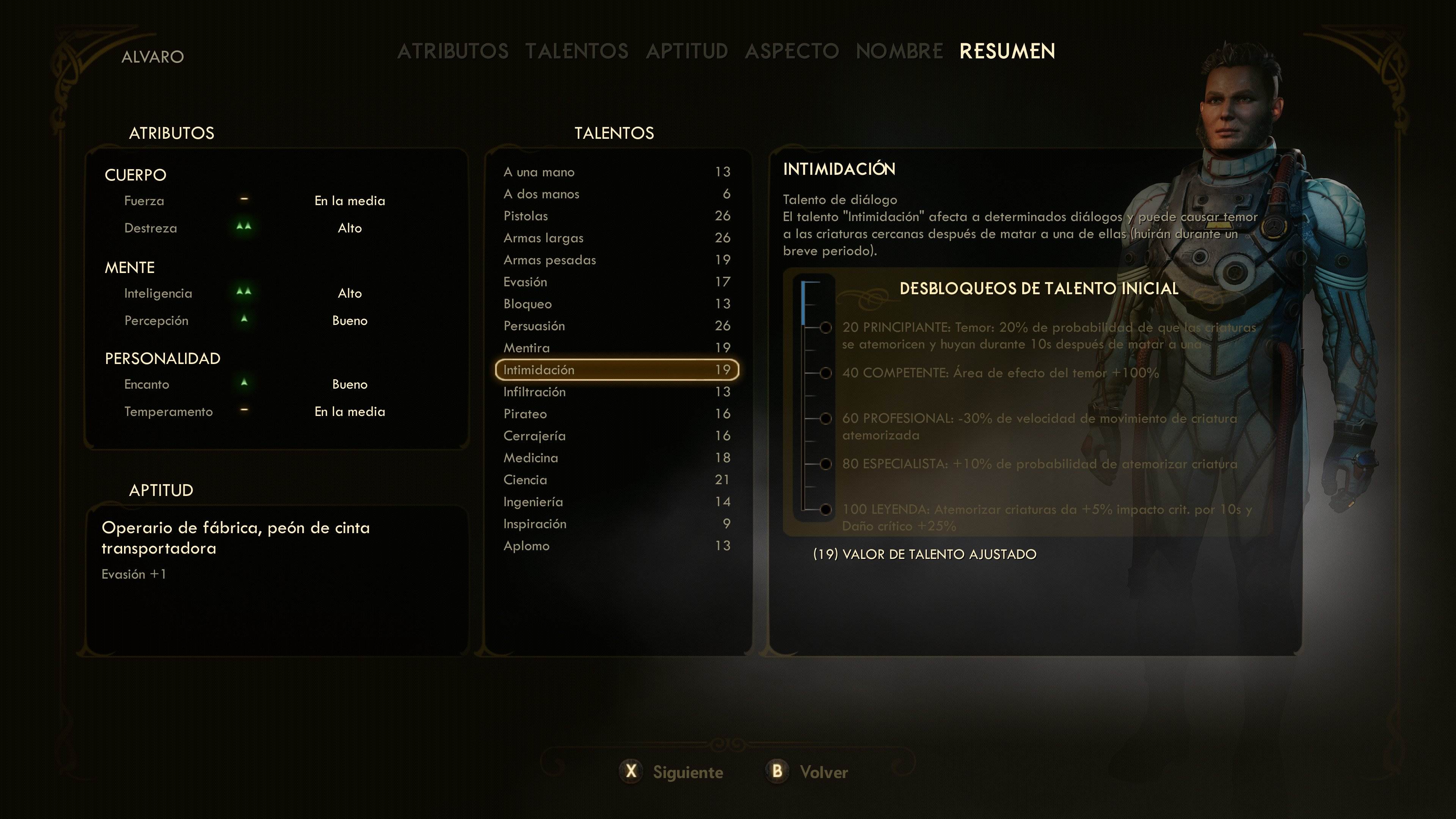Highlight the Persuasión talent row
1456x819 pixels.
click(x=616, y=326)
